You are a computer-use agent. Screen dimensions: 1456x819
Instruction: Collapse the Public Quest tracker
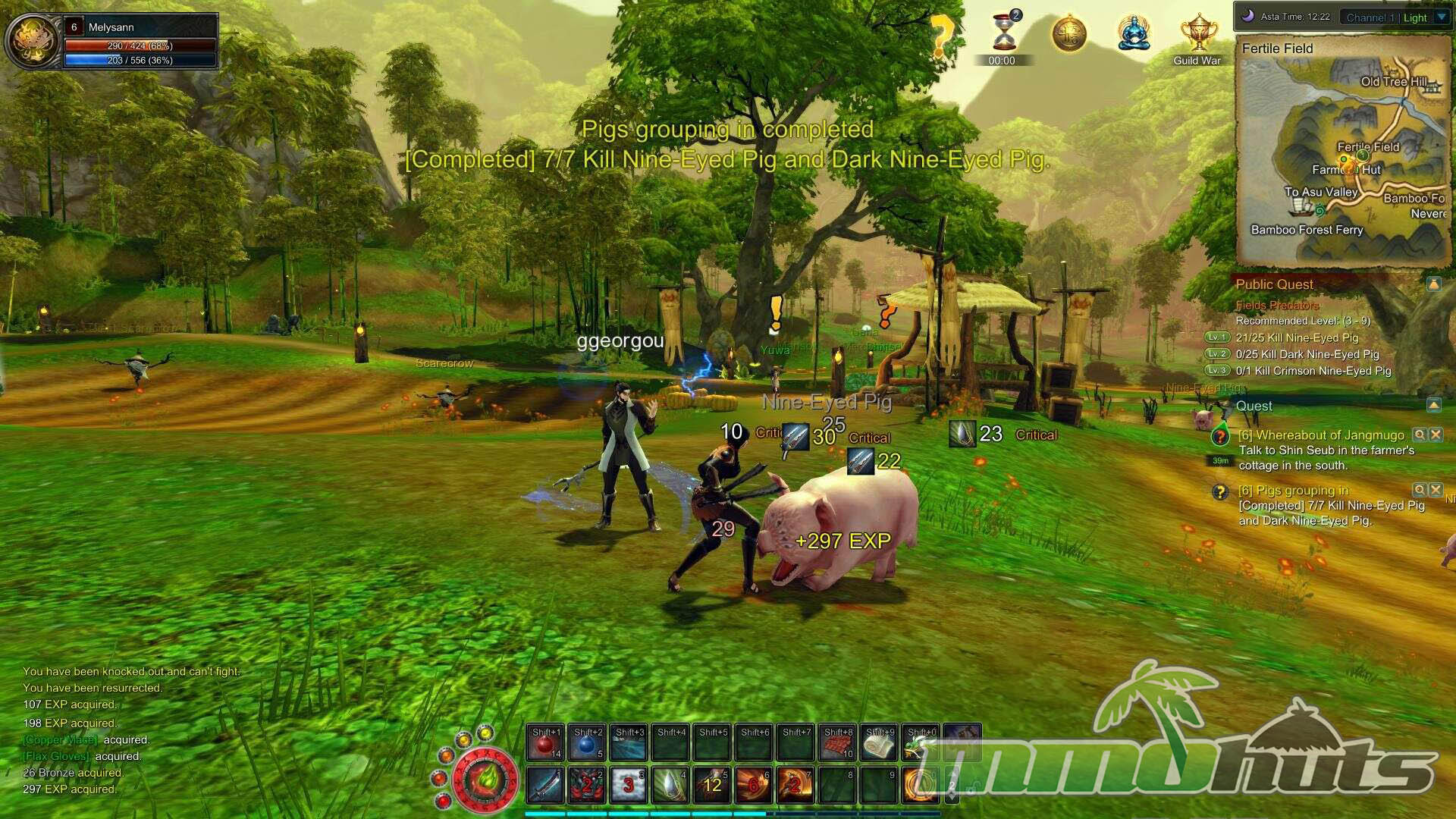tap(1433, 284)
